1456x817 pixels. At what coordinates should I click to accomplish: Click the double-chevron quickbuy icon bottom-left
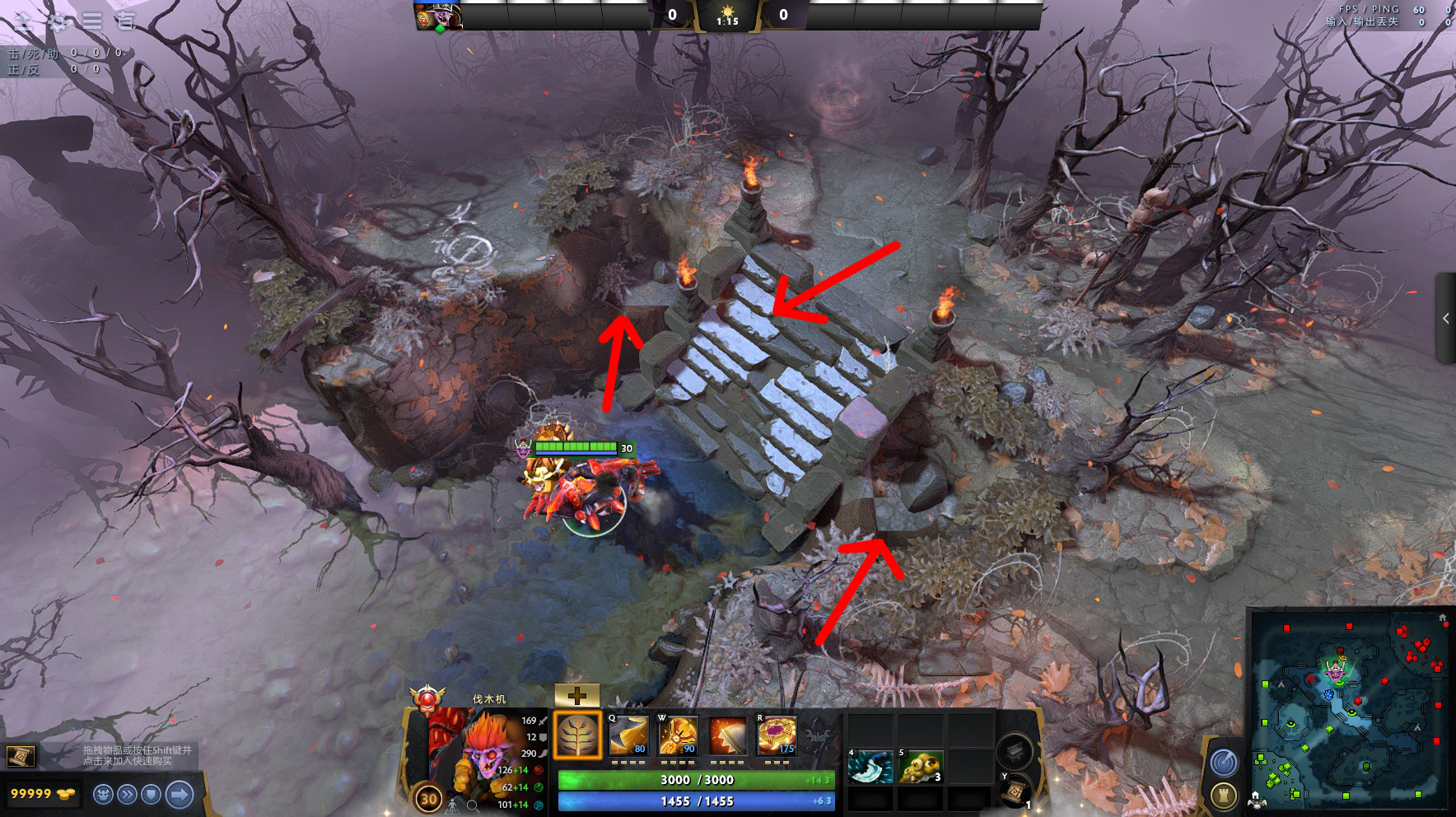[128, 794]
